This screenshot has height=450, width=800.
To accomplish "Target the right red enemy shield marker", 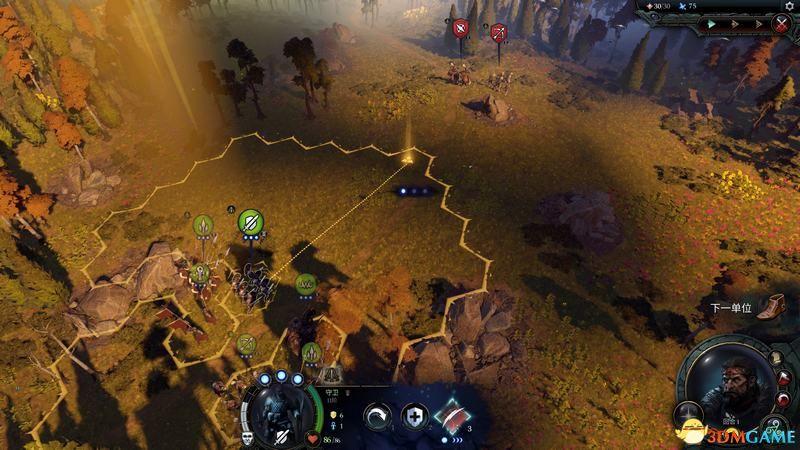I will tap(498, 32).
